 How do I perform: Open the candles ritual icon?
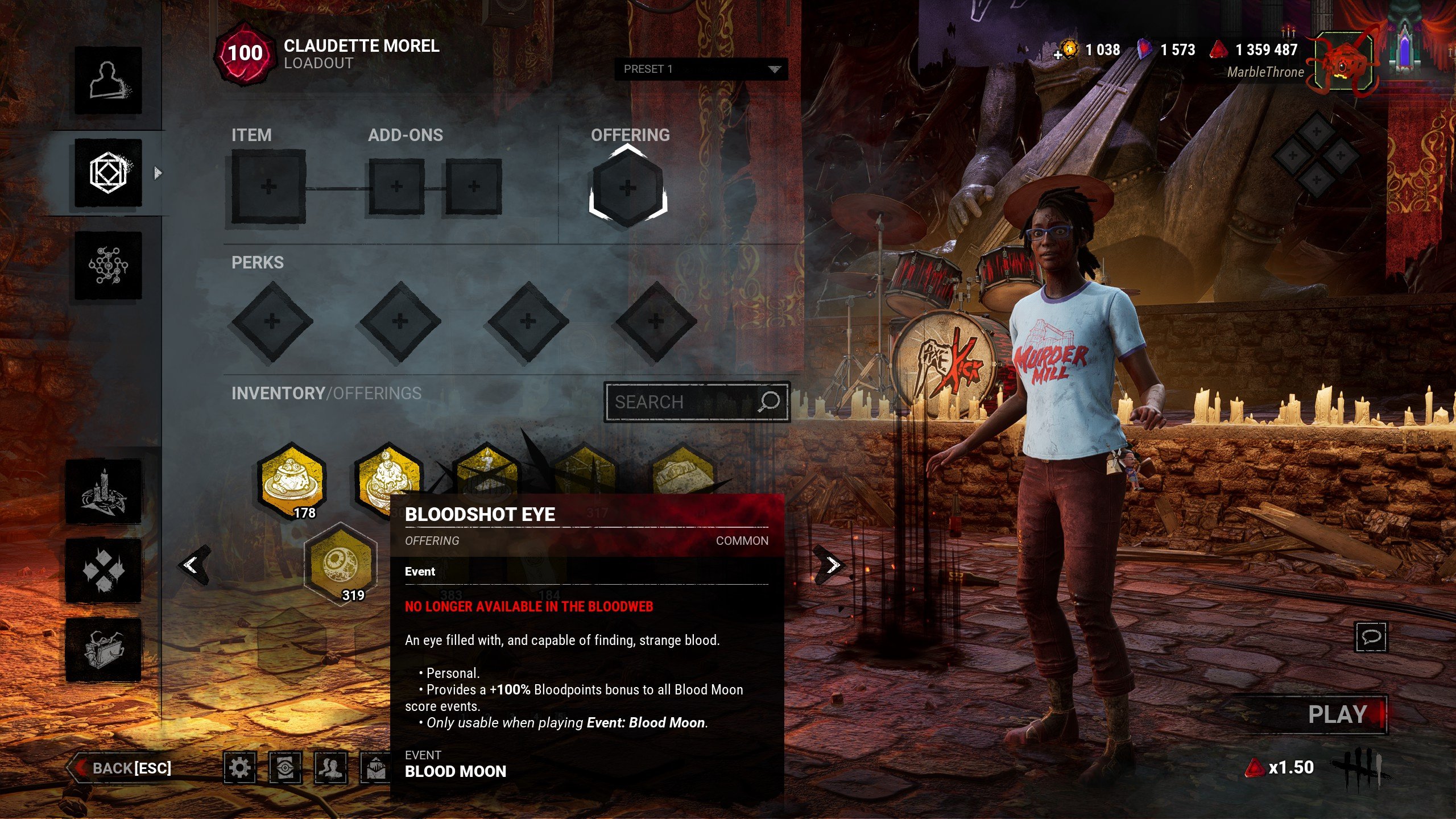pyautogui.click(x=104, y=492)
